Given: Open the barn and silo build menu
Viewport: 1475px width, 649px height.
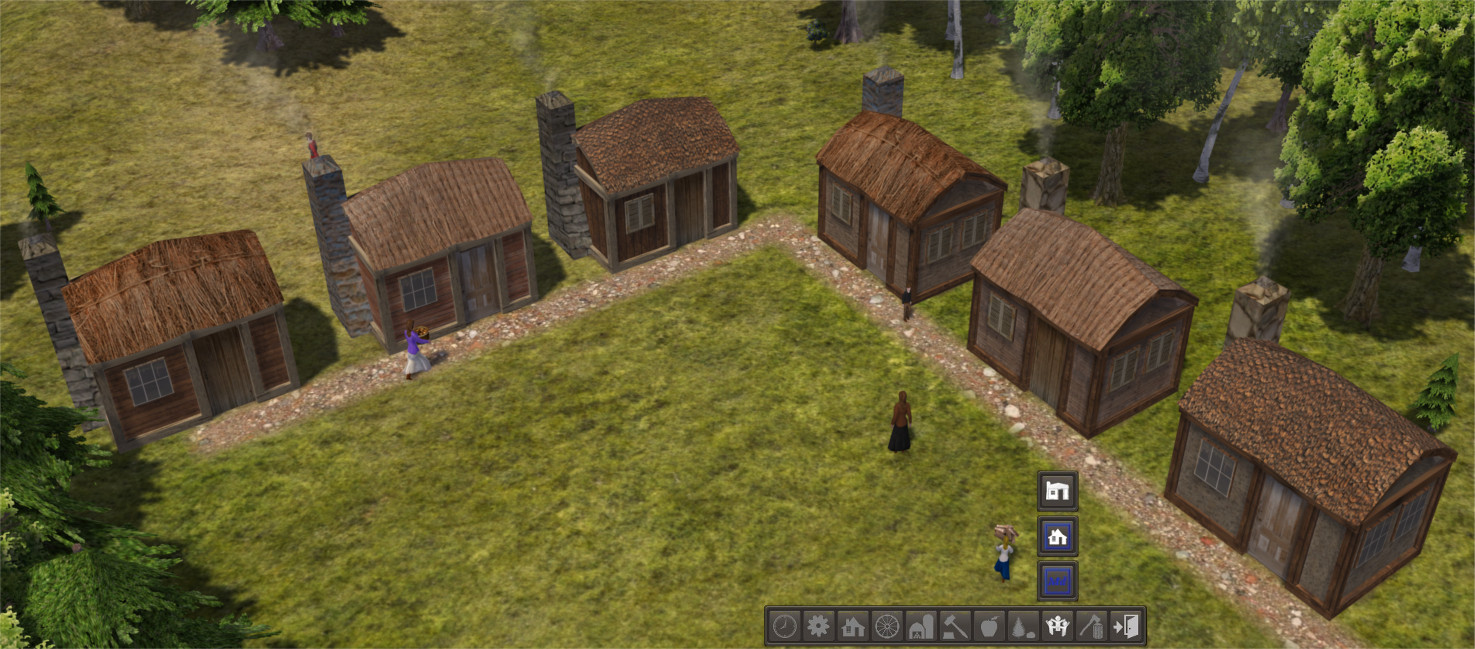Looking at the screenshot, I should (x=921, y=627).
